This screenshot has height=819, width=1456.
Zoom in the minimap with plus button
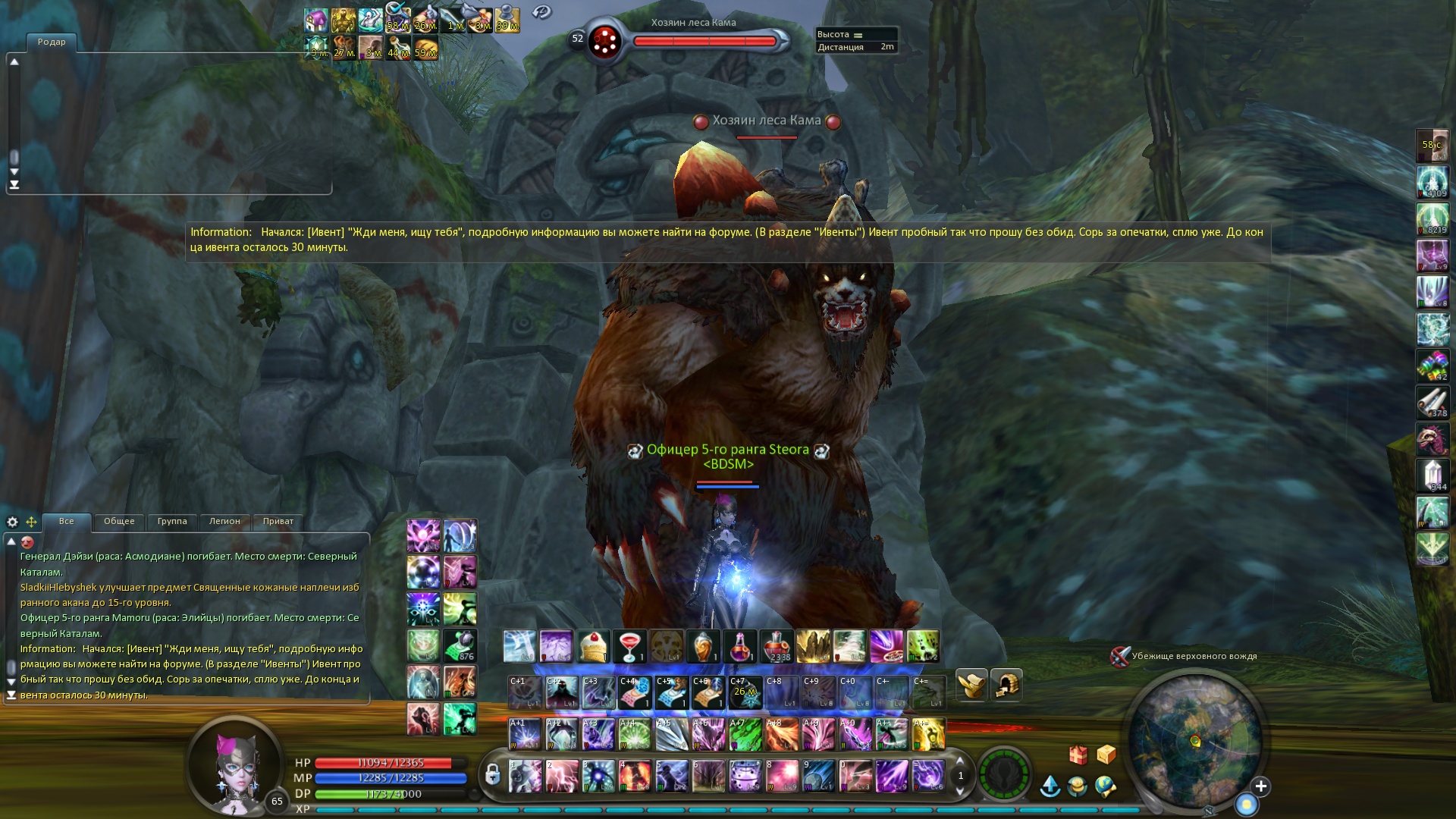pyautogui.click(x=1260, y=786)
